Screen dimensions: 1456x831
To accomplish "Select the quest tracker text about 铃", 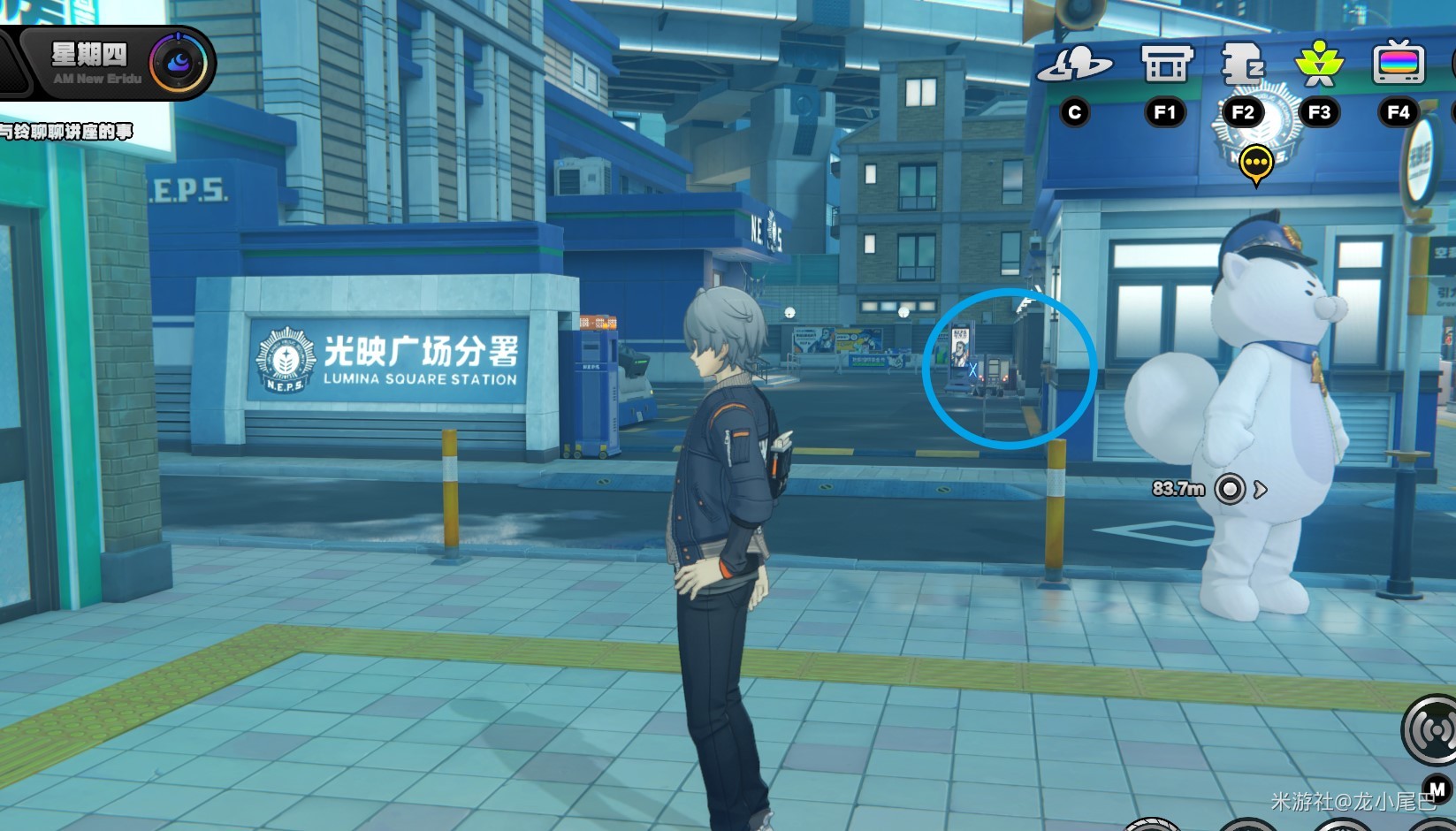I will [66, 132].
